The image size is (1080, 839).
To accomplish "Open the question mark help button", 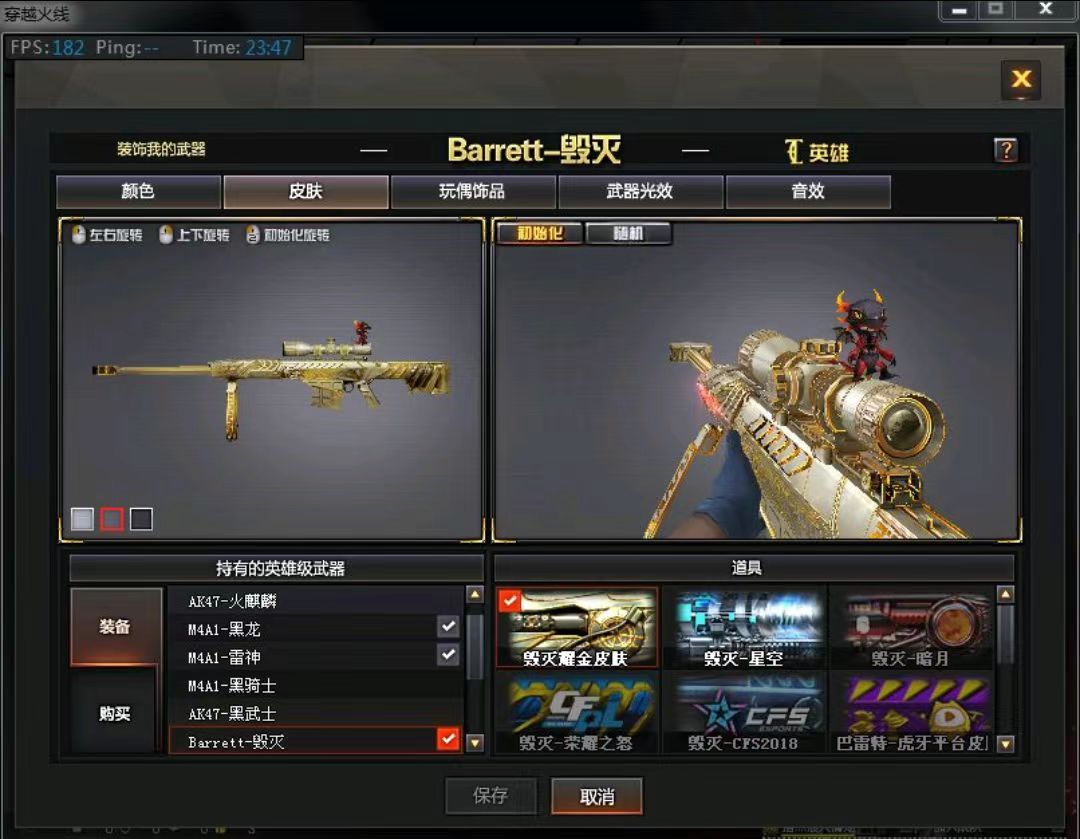I will pyautogui.click(x=1005, y=150).
